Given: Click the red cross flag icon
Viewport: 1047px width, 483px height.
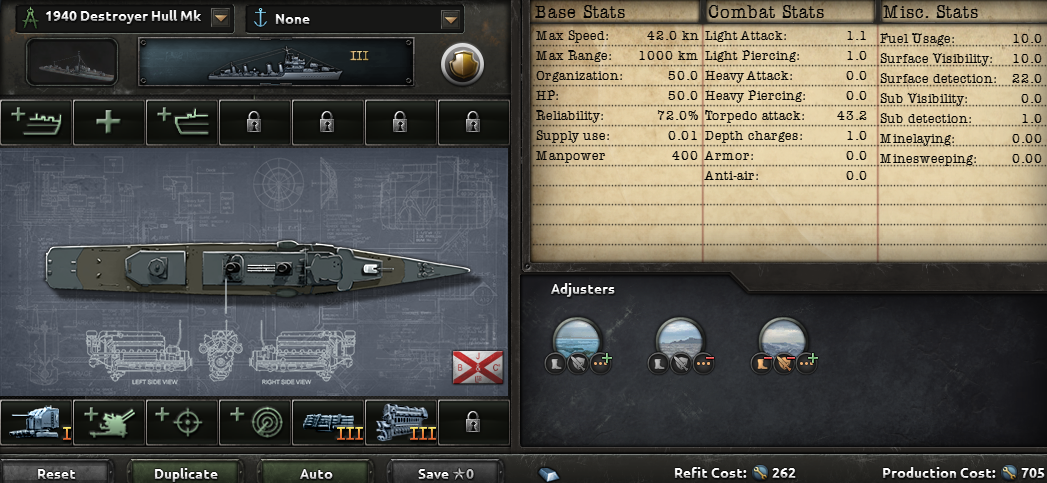Looking at the screenshot, I should [x=477, y=368].
